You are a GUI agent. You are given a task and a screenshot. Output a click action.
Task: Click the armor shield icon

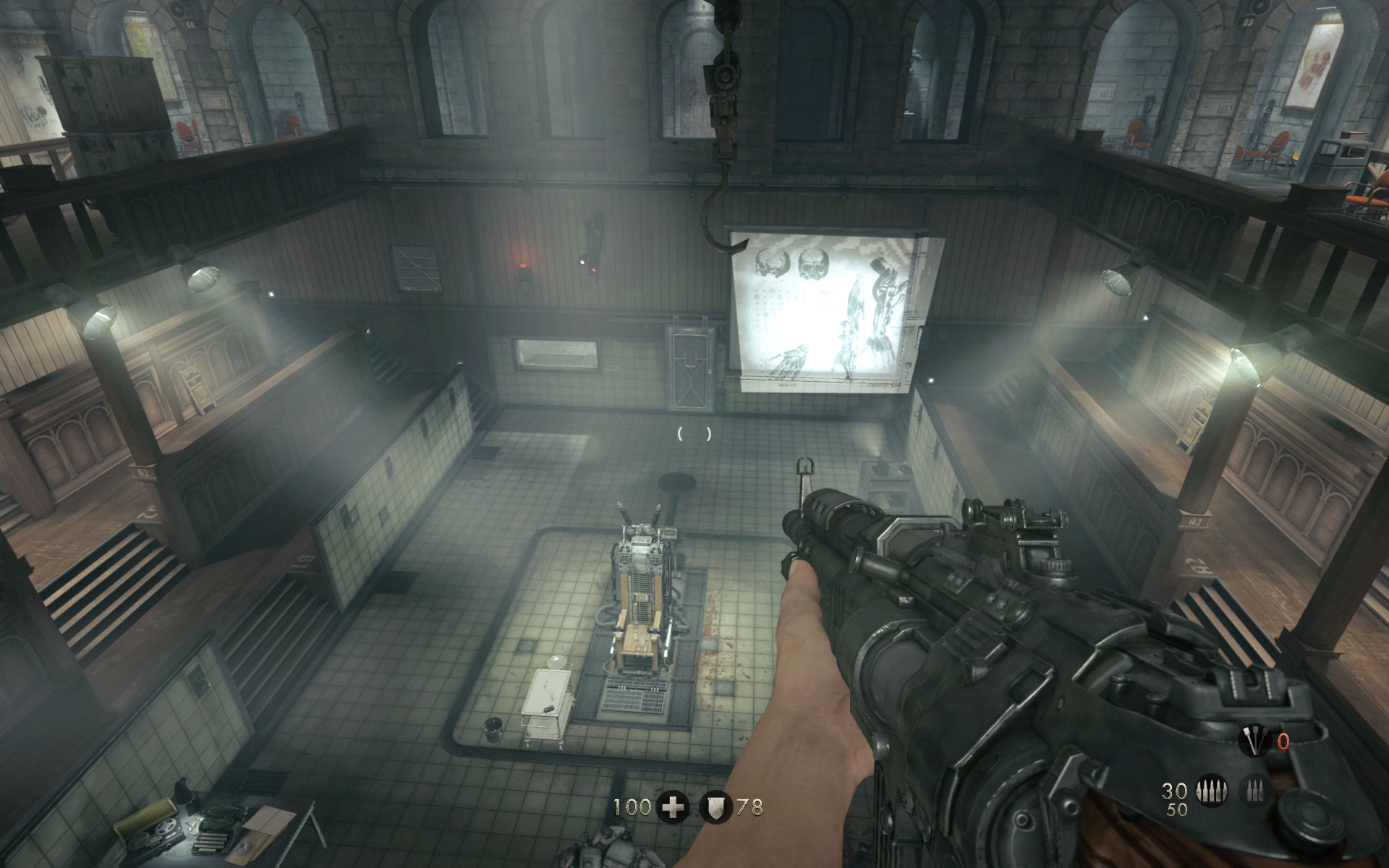coord(715,807)
